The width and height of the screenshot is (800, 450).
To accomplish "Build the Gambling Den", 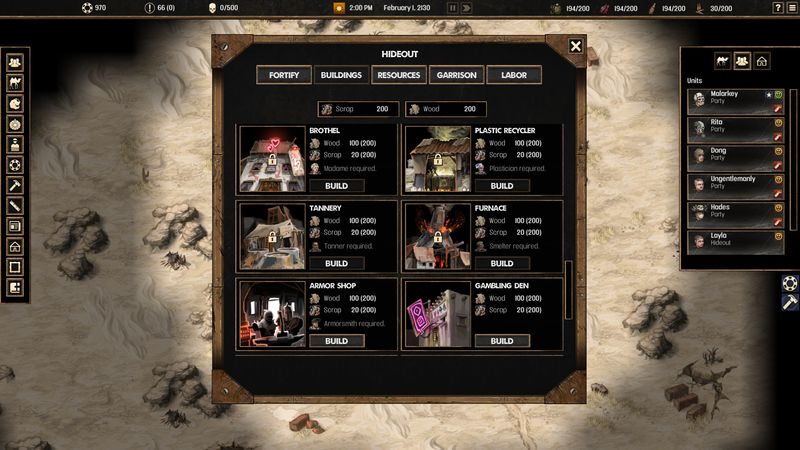I will [x=502, y=341].
